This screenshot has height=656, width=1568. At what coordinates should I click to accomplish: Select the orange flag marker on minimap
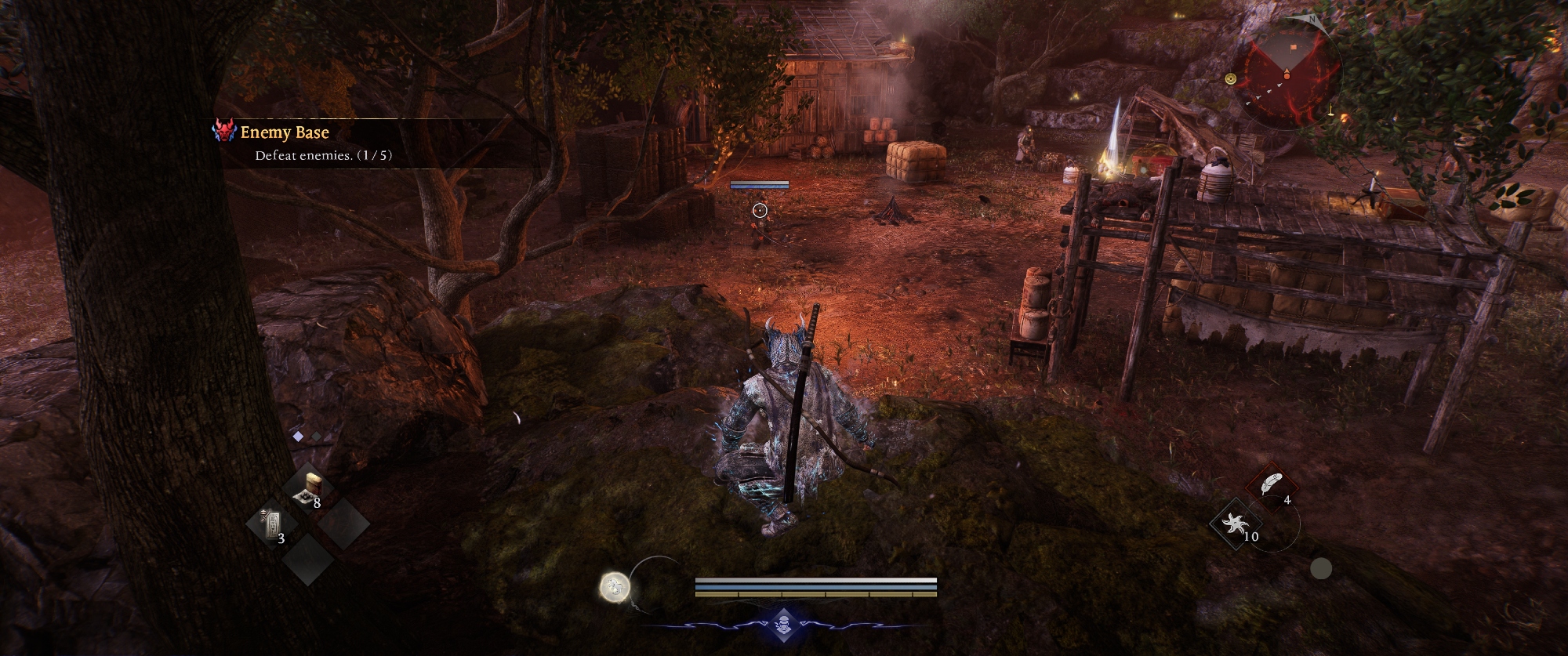click(x=1293, y=48)
